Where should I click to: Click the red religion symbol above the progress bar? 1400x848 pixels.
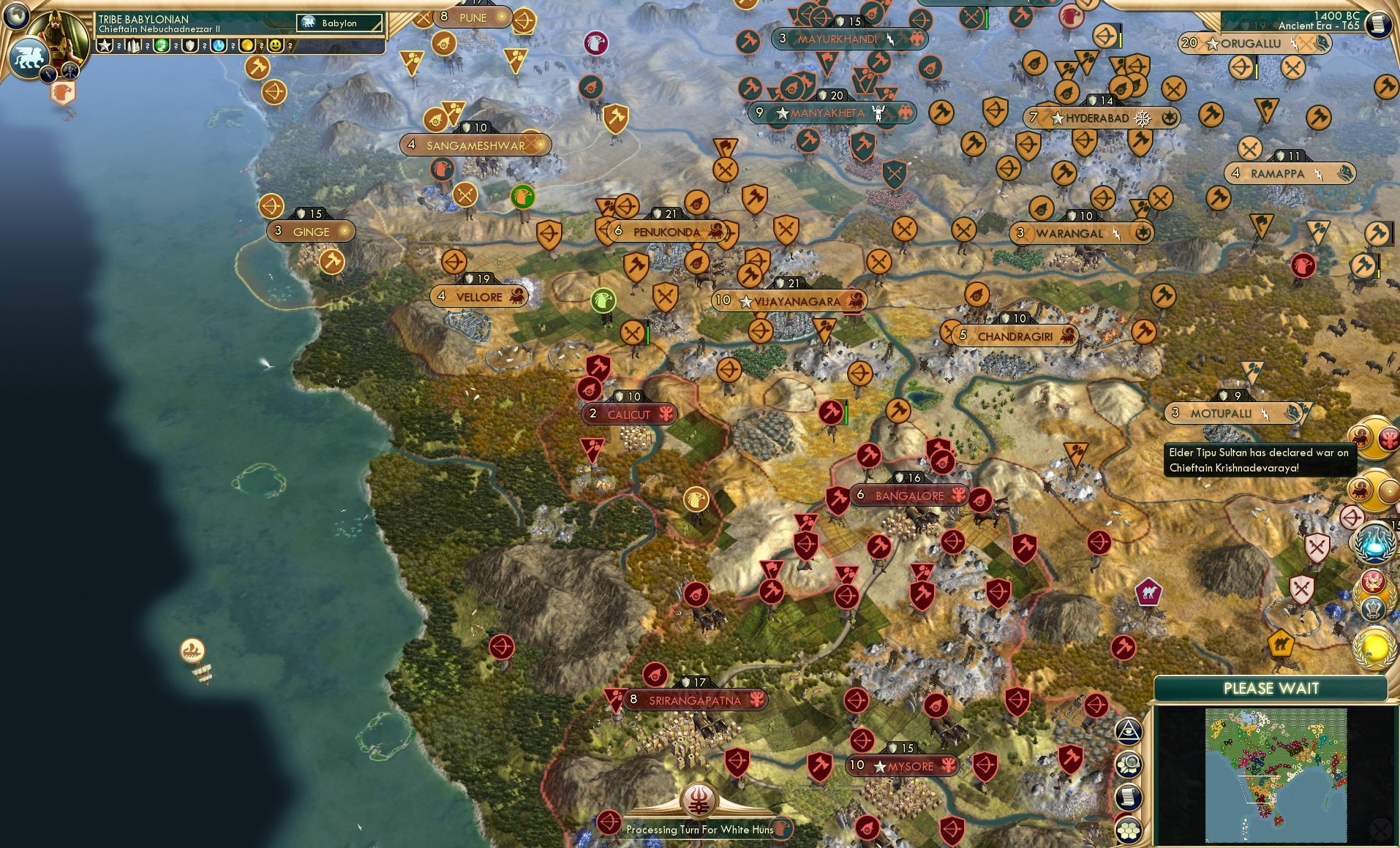point(699,801)
